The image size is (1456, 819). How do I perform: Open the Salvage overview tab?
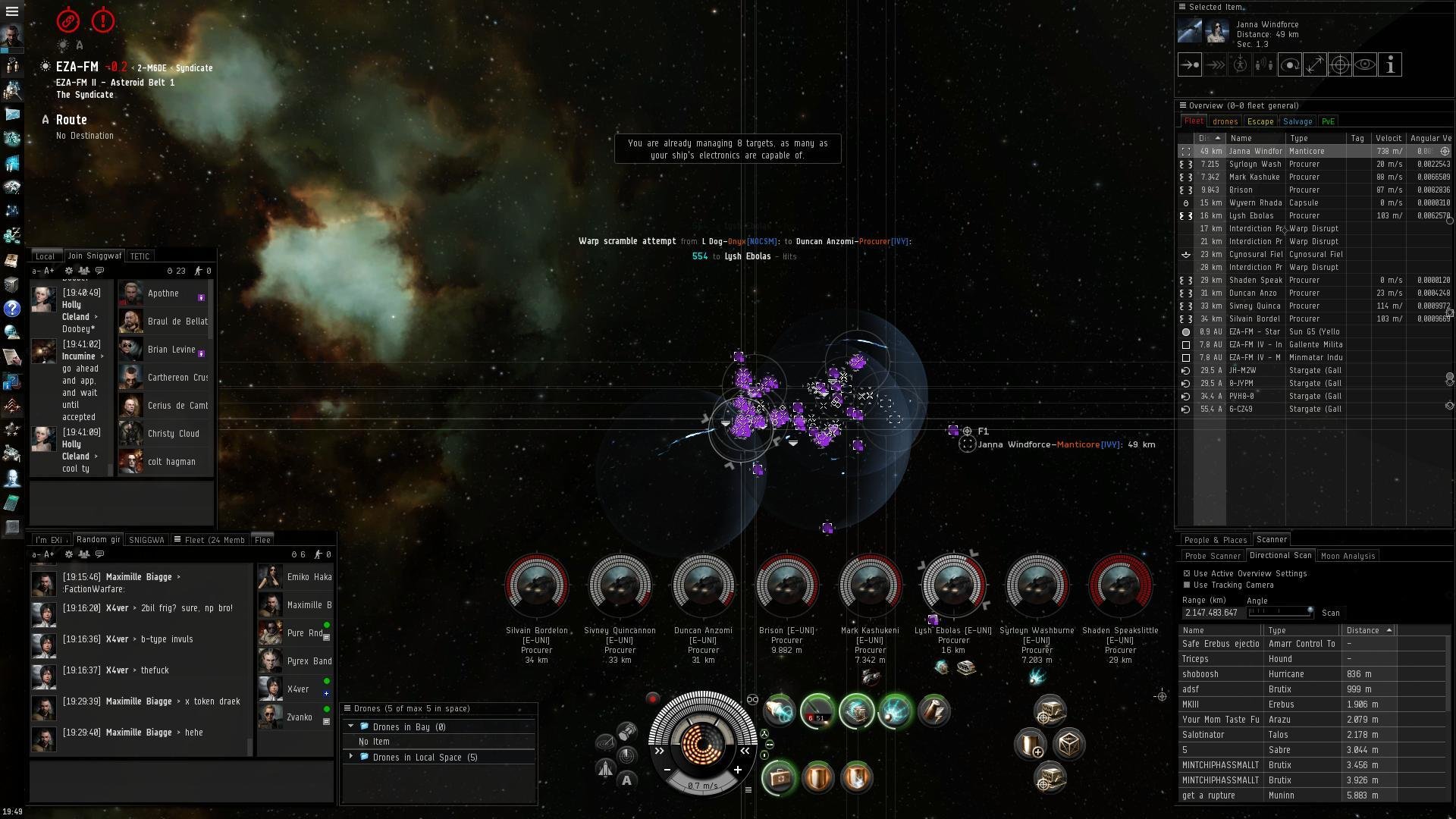click(1298, 121)
